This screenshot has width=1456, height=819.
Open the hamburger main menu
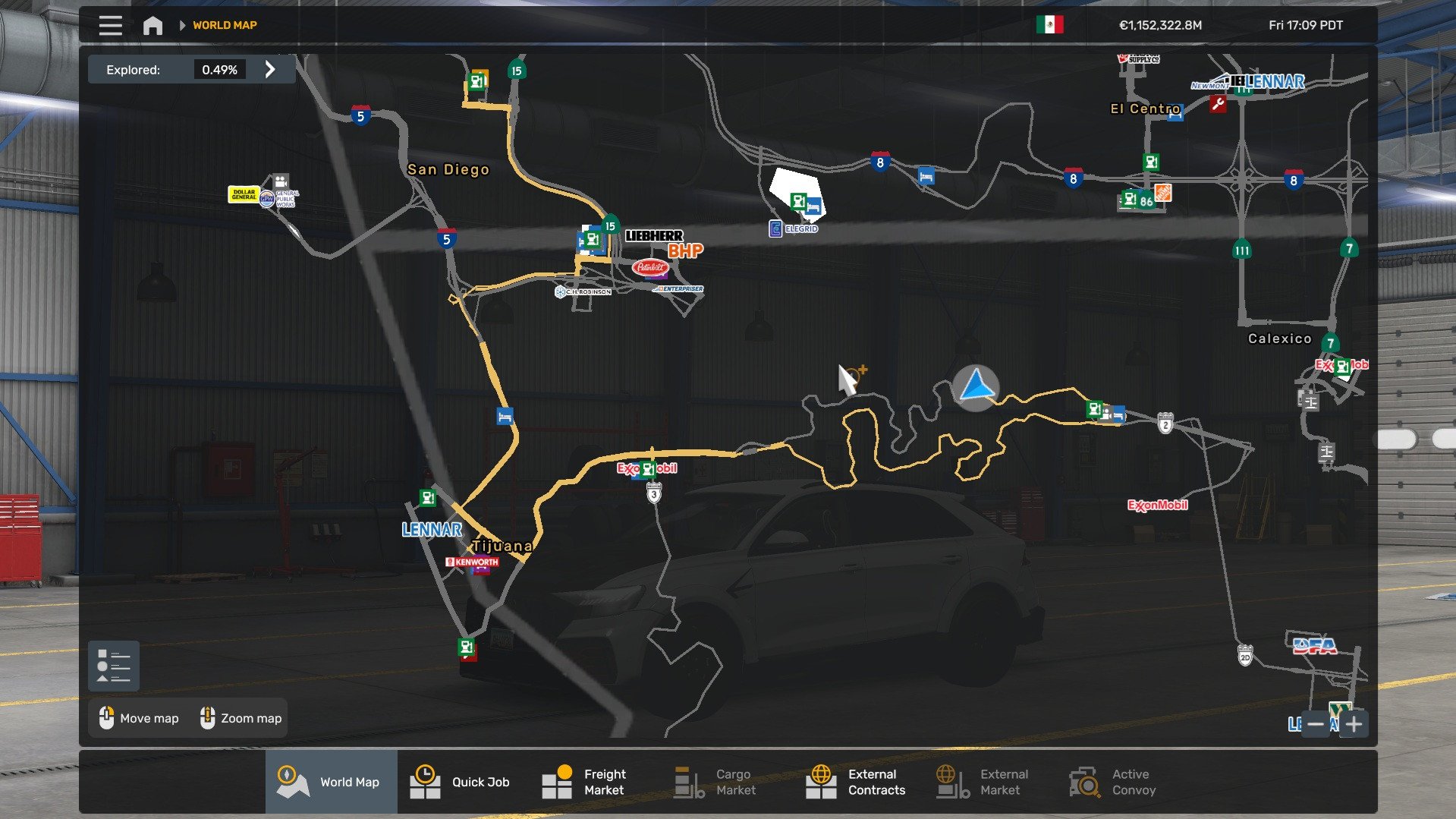coord(110,25)
